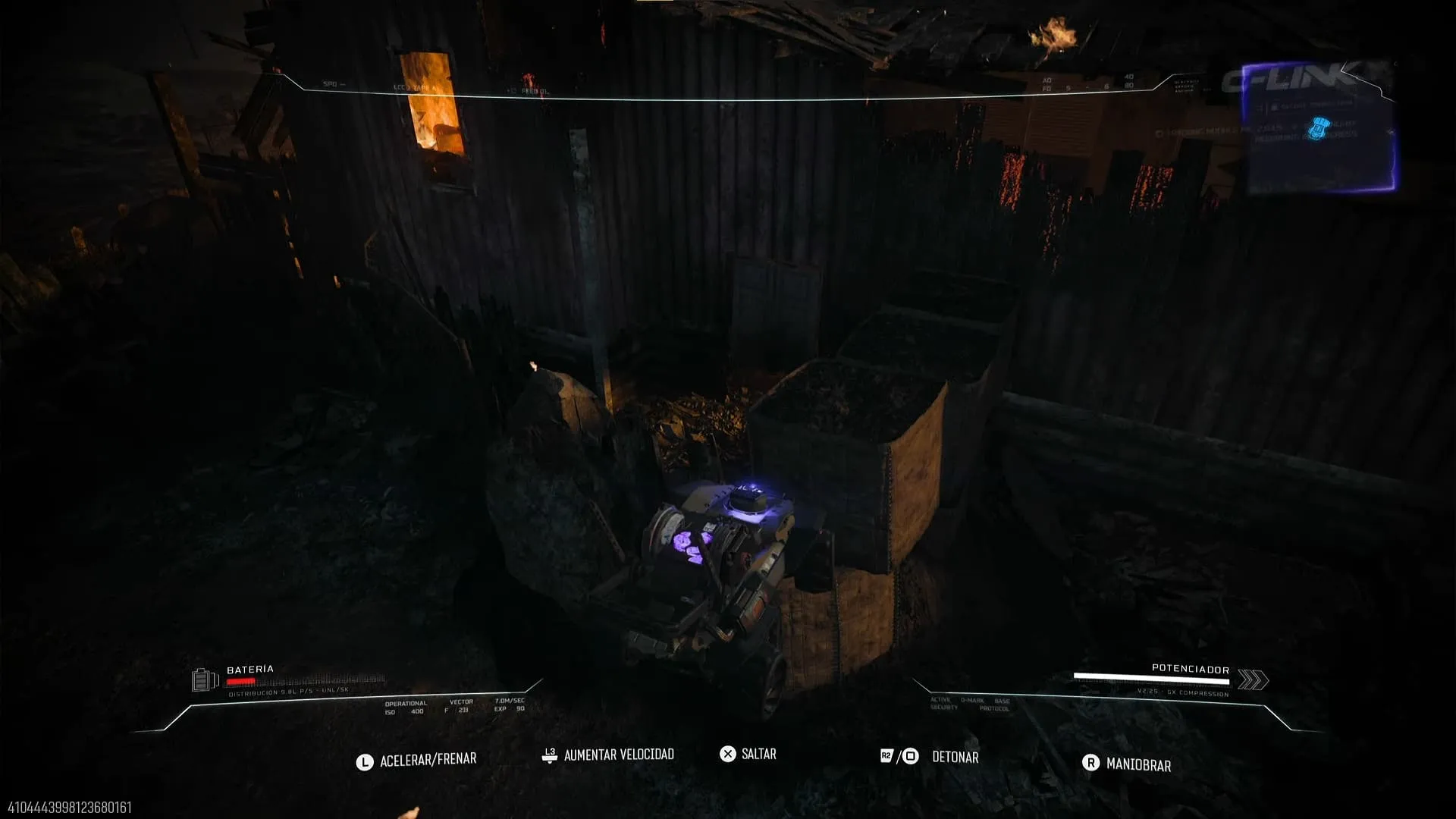Activate the Potenciador boost chevron icon
This screenshot has width=1456, height=819.
[1253, 680]
